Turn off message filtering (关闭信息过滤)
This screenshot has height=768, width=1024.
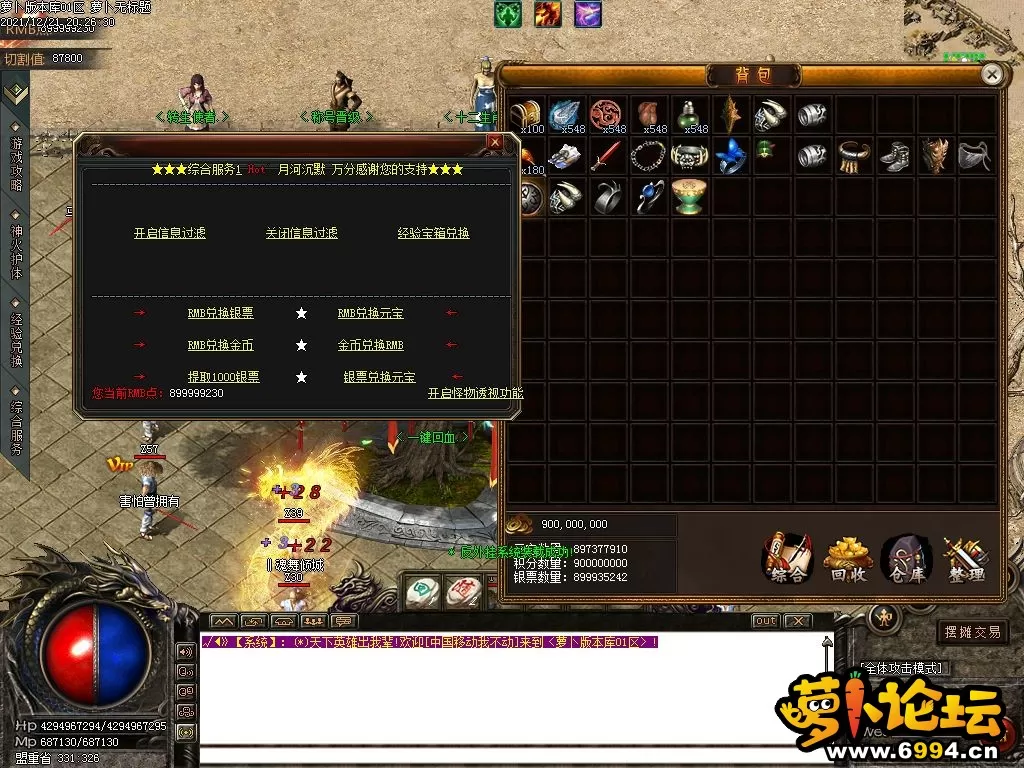301,233
